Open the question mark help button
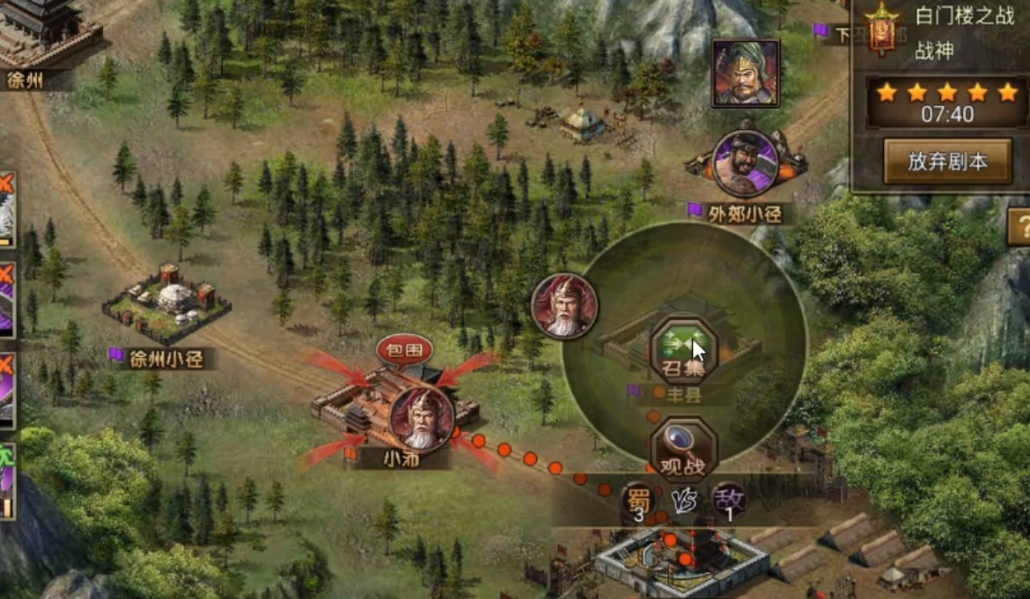Viewport: 1030px width, 599px height. [x=1019, y=226]
